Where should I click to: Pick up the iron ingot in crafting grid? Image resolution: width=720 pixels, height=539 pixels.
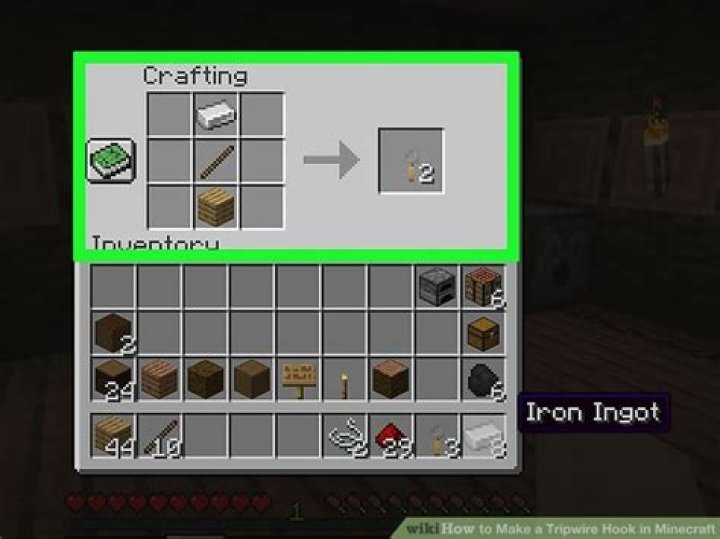tap(215, 116)
